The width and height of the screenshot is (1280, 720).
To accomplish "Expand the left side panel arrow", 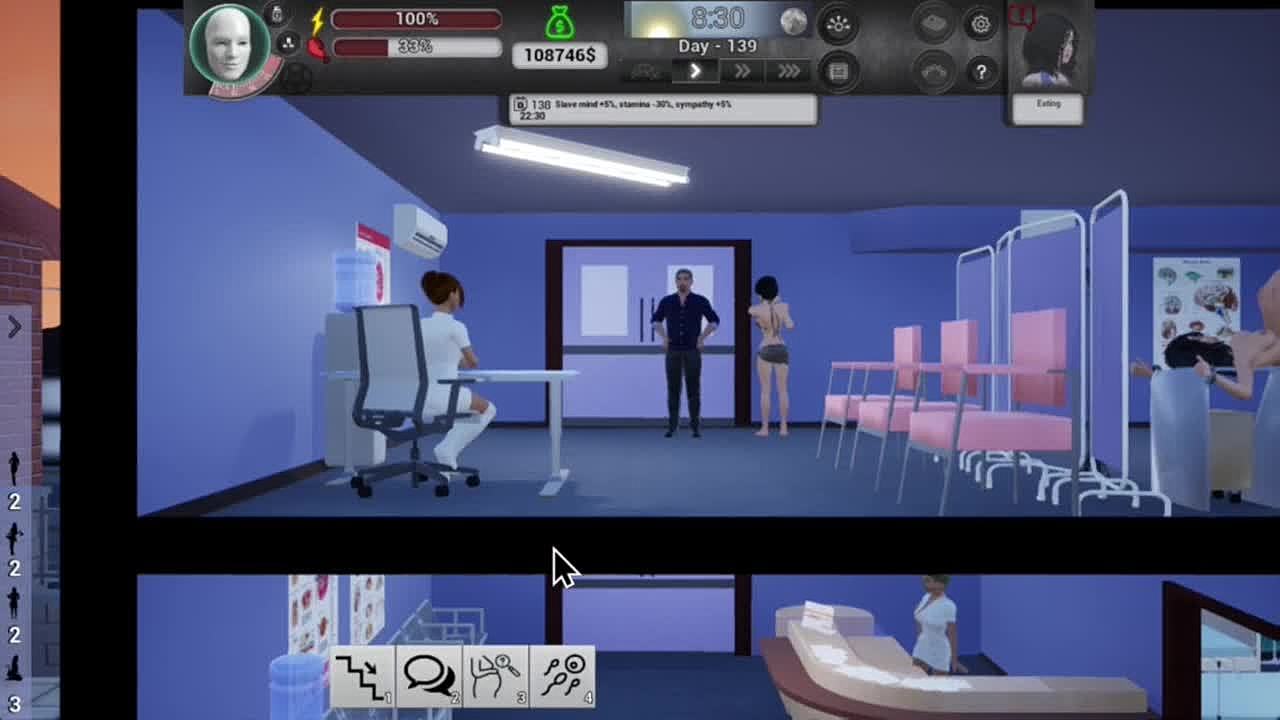I will click(x=14, y=327).
